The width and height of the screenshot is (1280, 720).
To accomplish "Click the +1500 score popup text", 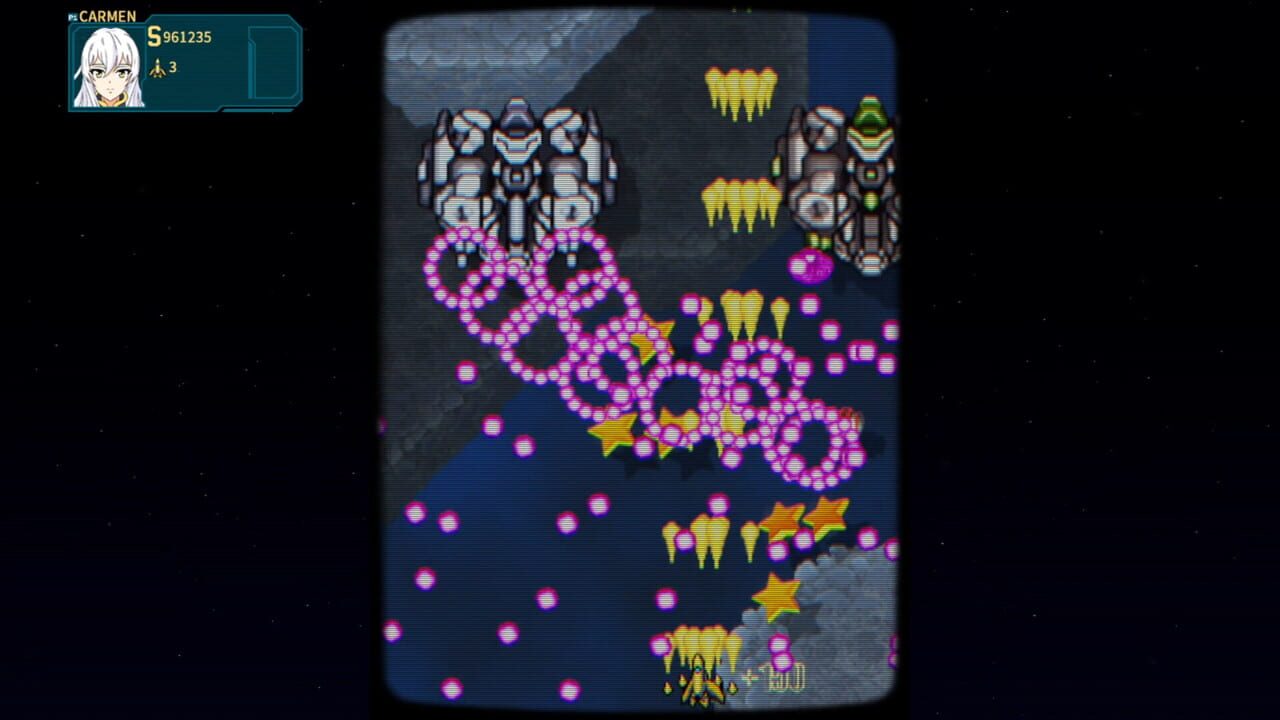I will point(773,678).
